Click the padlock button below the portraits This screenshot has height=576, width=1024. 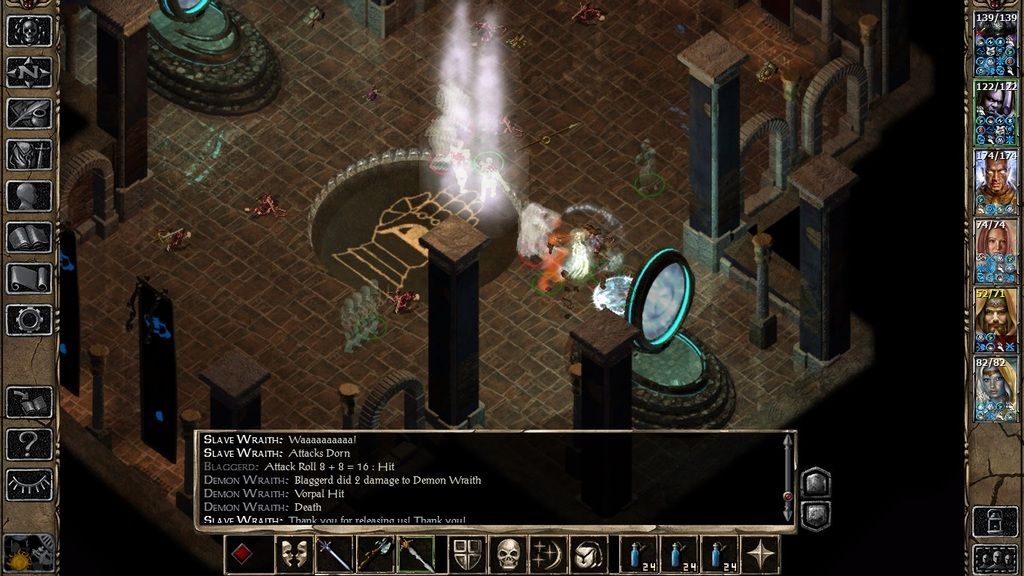tap(995, 522)
